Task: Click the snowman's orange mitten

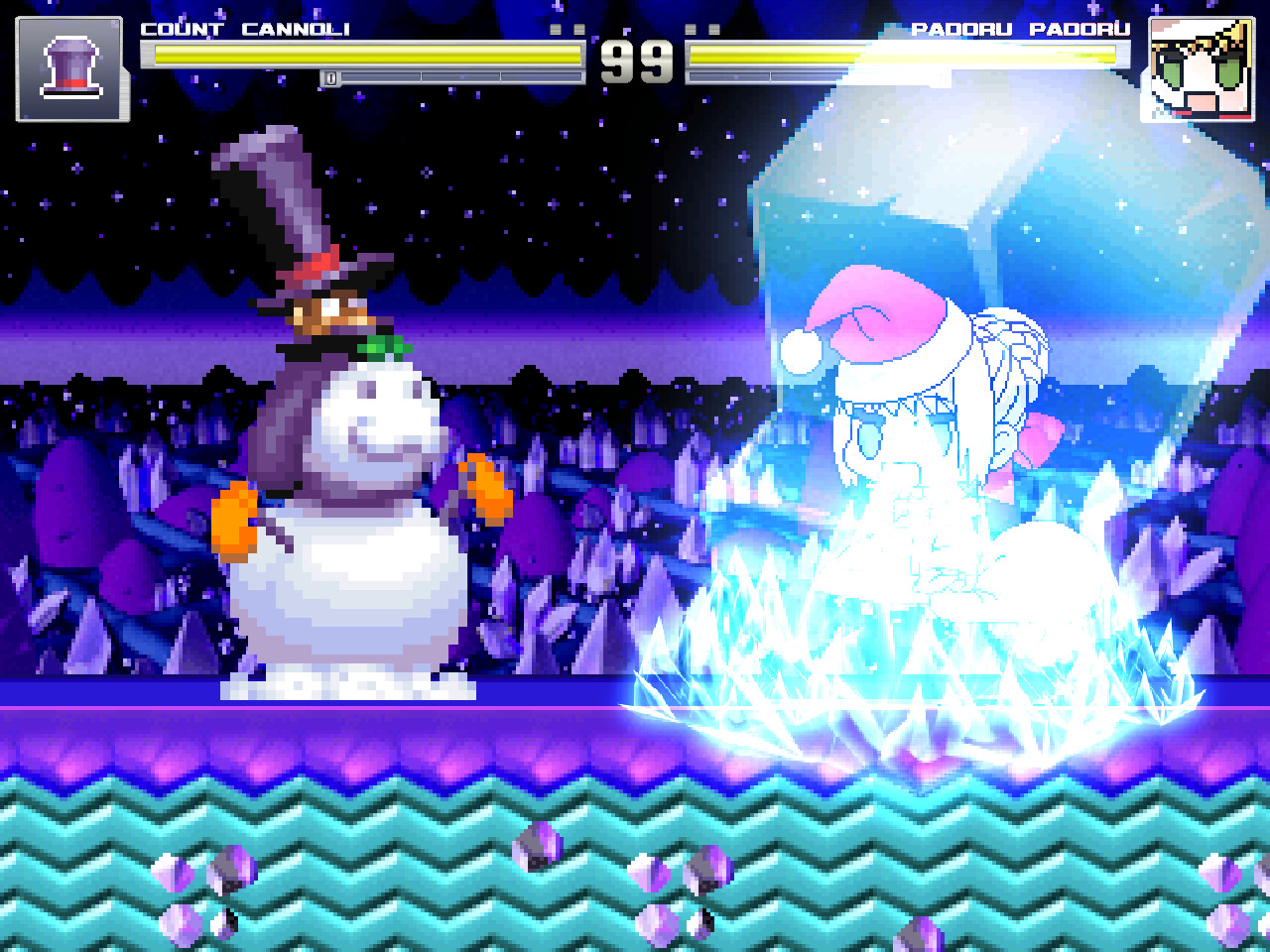Action: coord(234,516)
